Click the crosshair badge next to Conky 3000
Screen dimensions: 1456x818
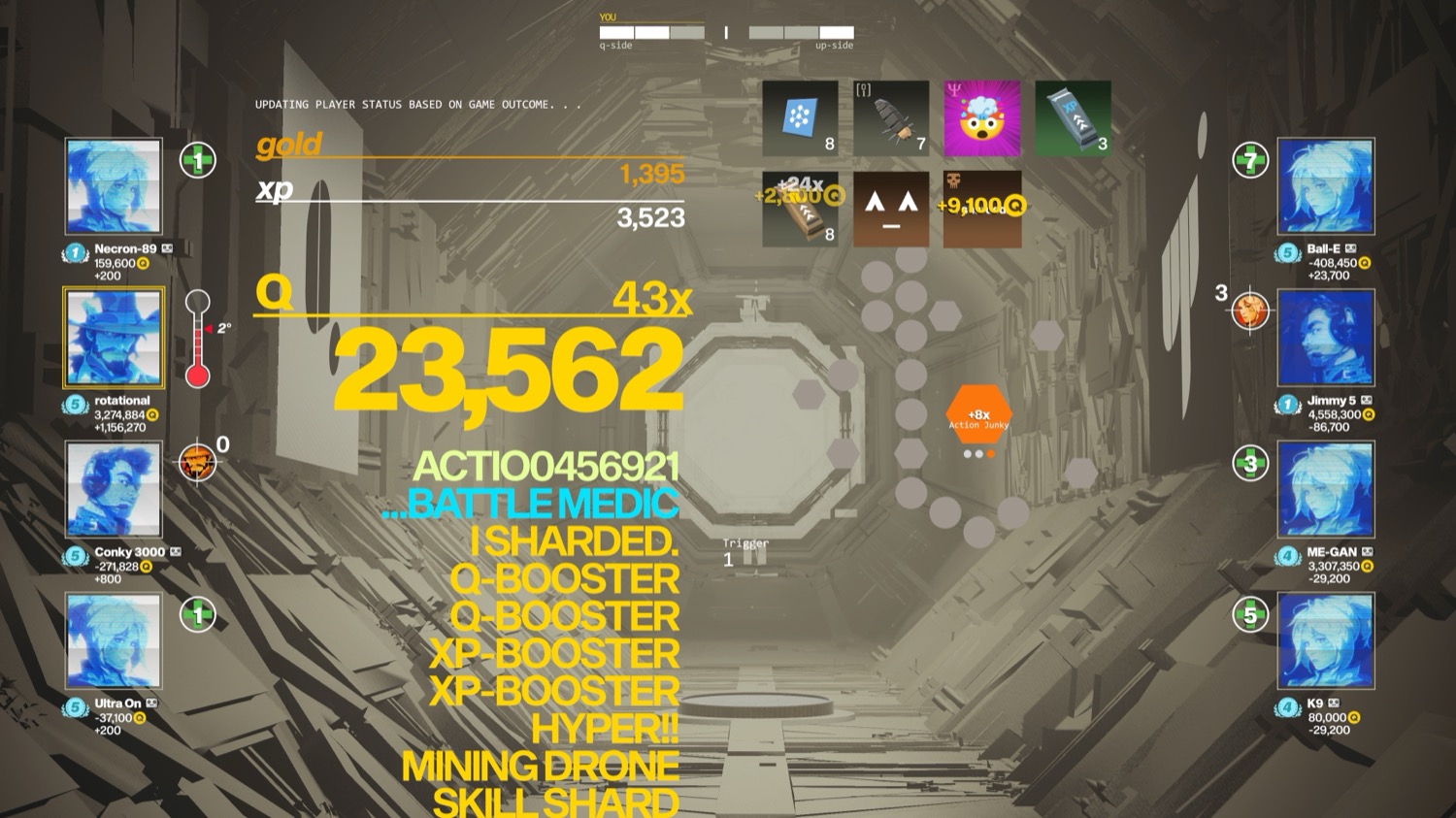(x=197, y=463)
